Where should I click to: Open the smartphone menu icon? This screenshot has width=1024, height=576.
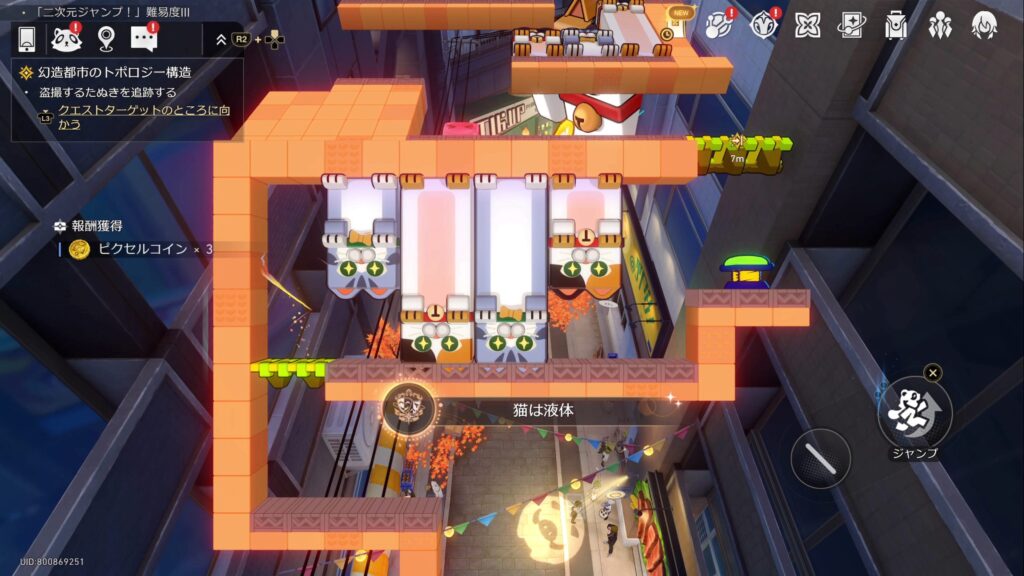tap(27, 39)
